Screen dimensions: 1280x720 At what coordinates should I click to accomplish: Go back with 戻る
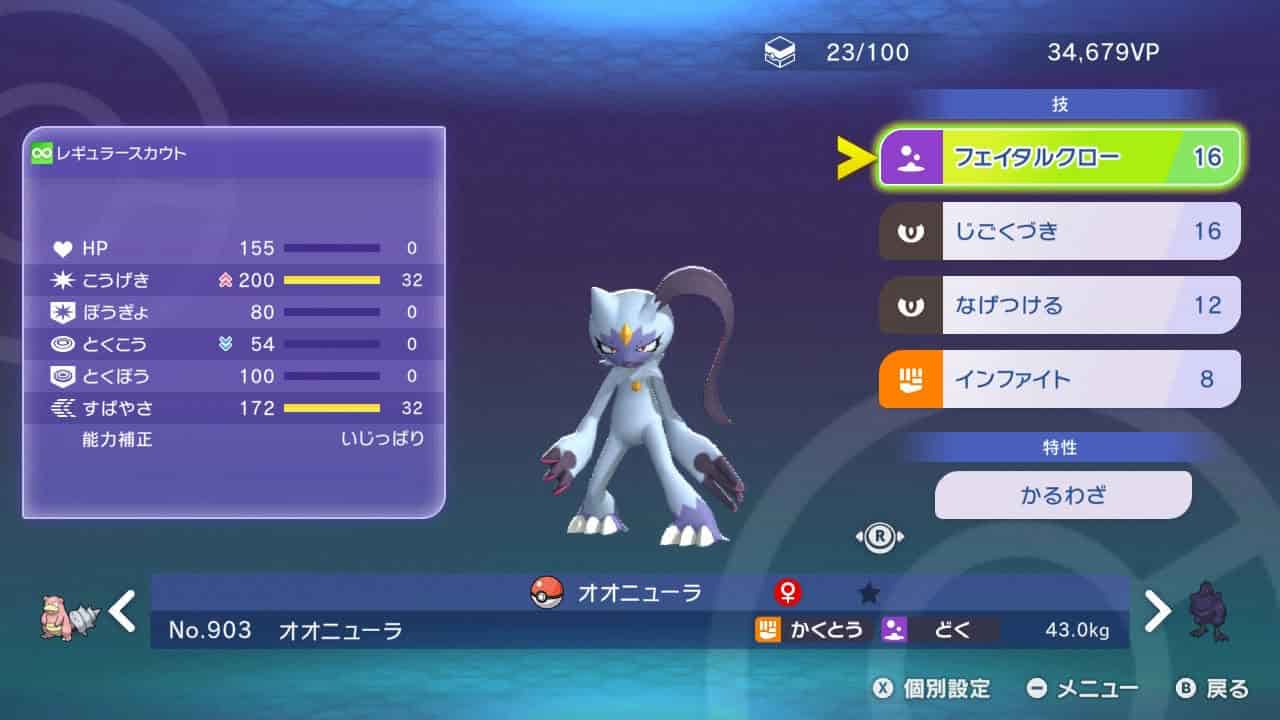coord(1213,688)
